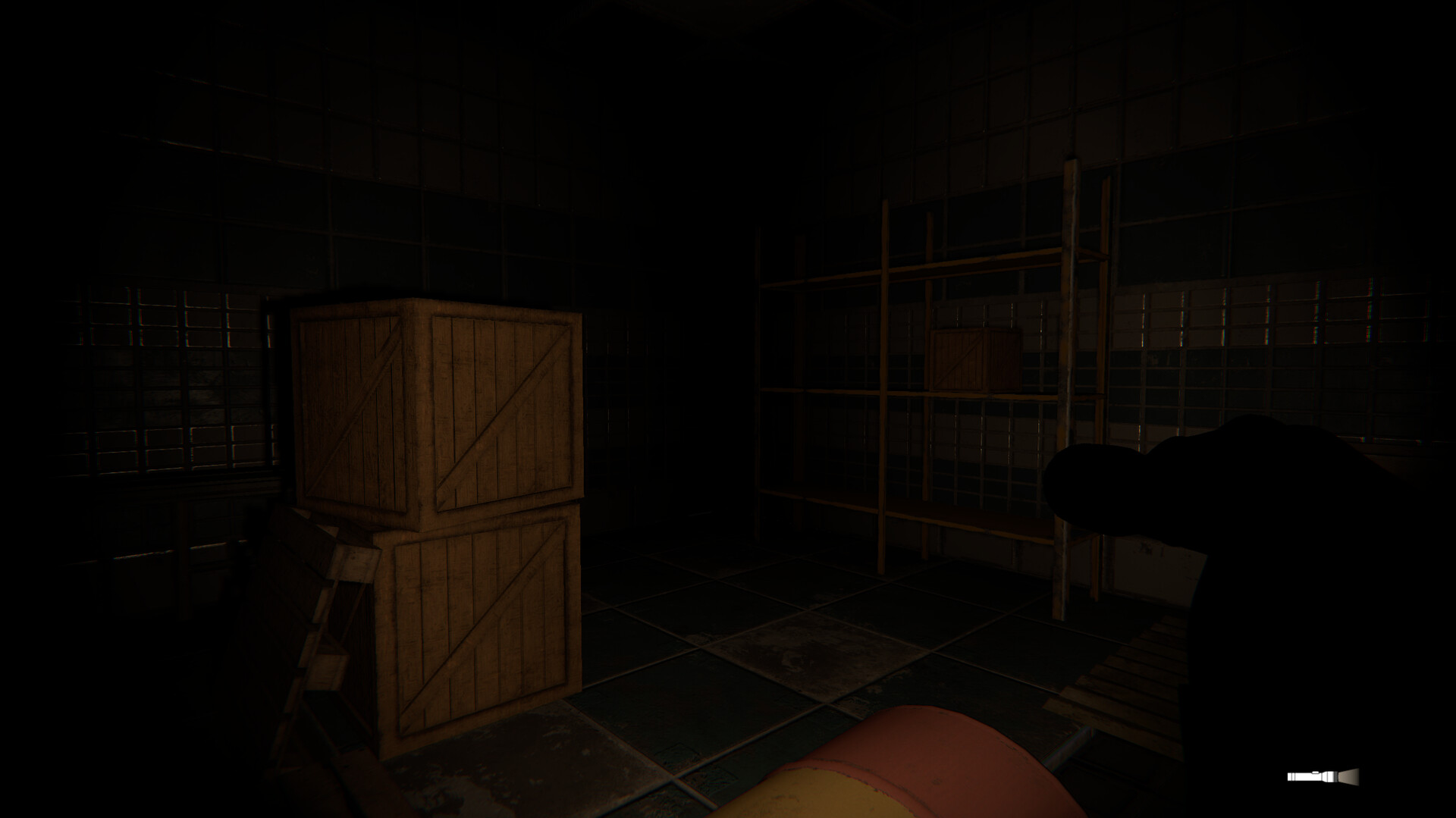
Task: Select the small crate on the shelf
Action: pos(975,358)
